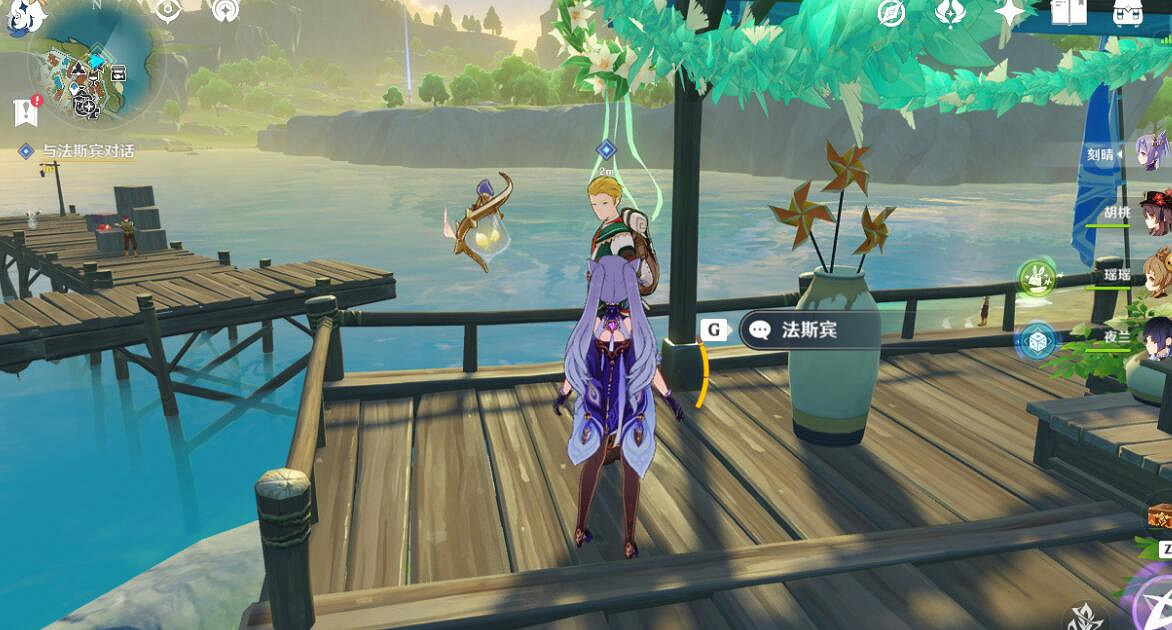Open the backpack inventory icon

[x=1128, y=12]
